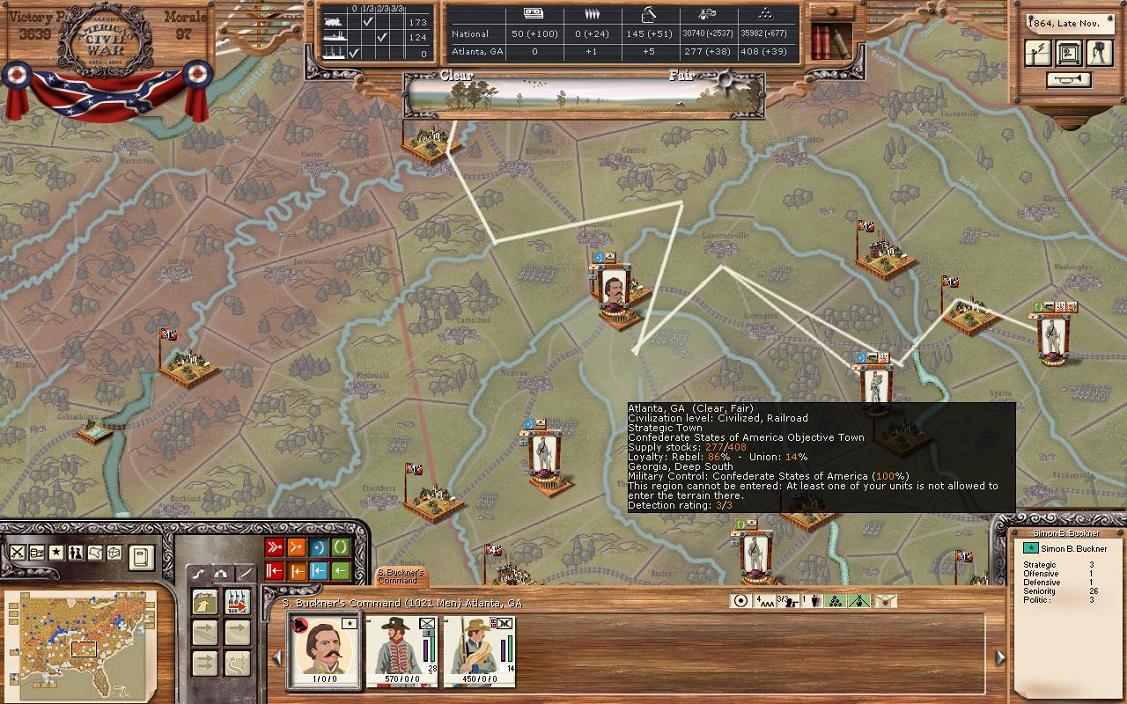This screenshot has width=1127, height=704.
Task: Click the camera on tripod icon
Action: [1100, 52]
